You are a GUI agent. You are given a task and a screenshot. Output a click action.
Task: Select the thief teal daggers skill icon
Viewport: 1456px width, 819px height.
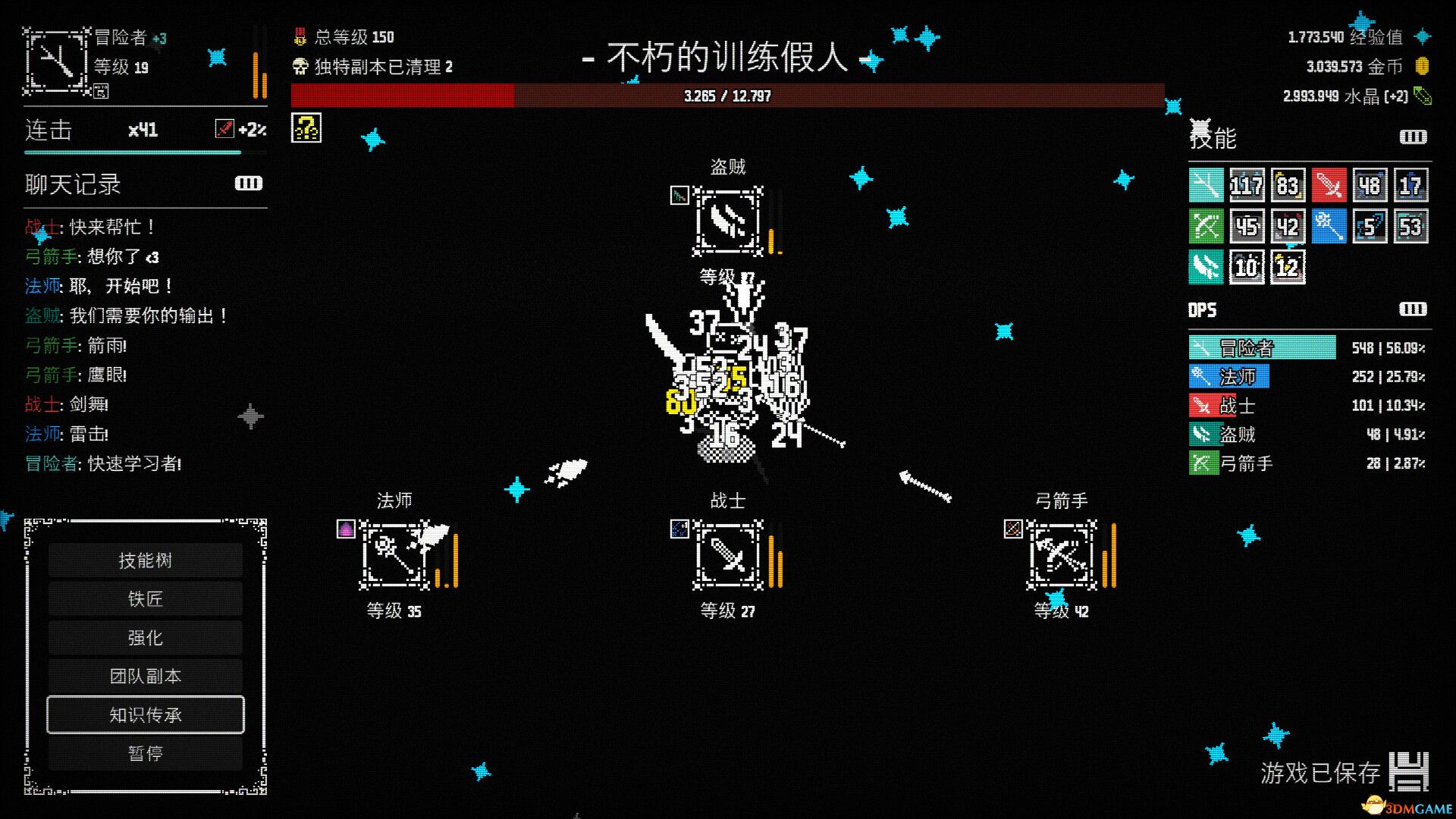pos(1207,268)
